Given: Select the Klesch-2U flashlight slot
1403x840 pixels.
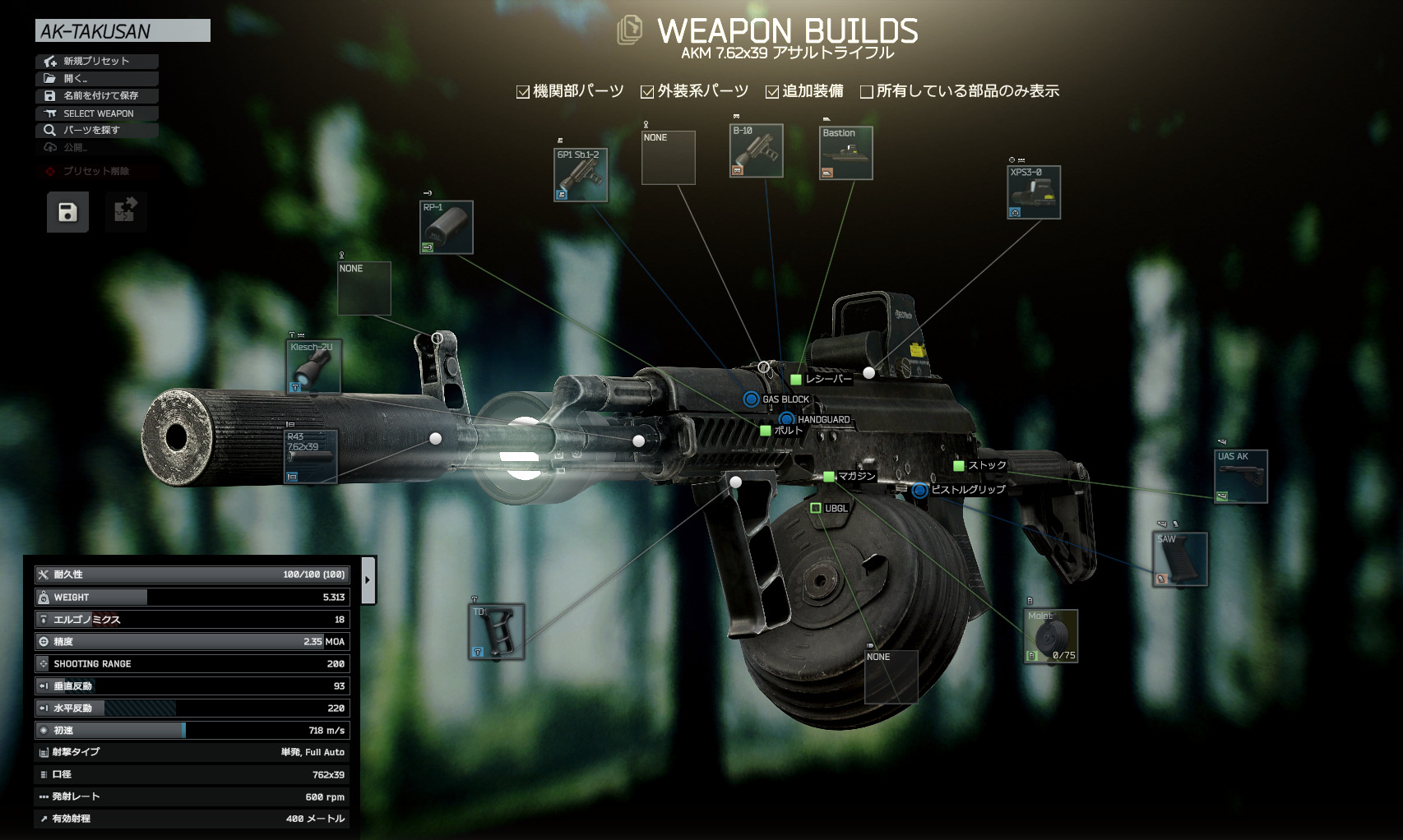Looking at the screenshot, I should tap(314, 367).
